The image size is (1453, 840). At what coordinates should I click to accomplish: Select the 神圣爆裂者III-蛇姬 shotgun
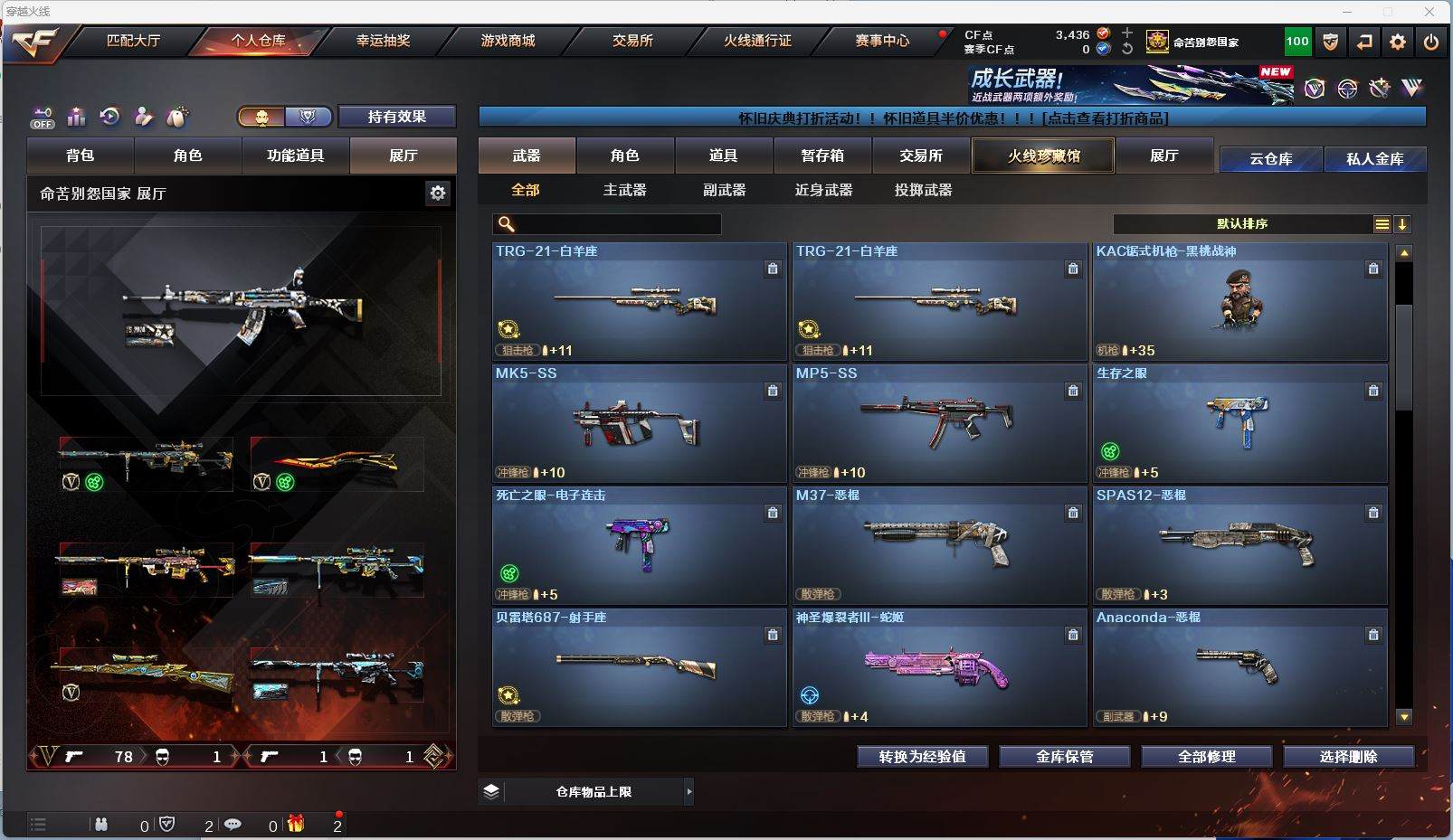(x=939, y=667)
